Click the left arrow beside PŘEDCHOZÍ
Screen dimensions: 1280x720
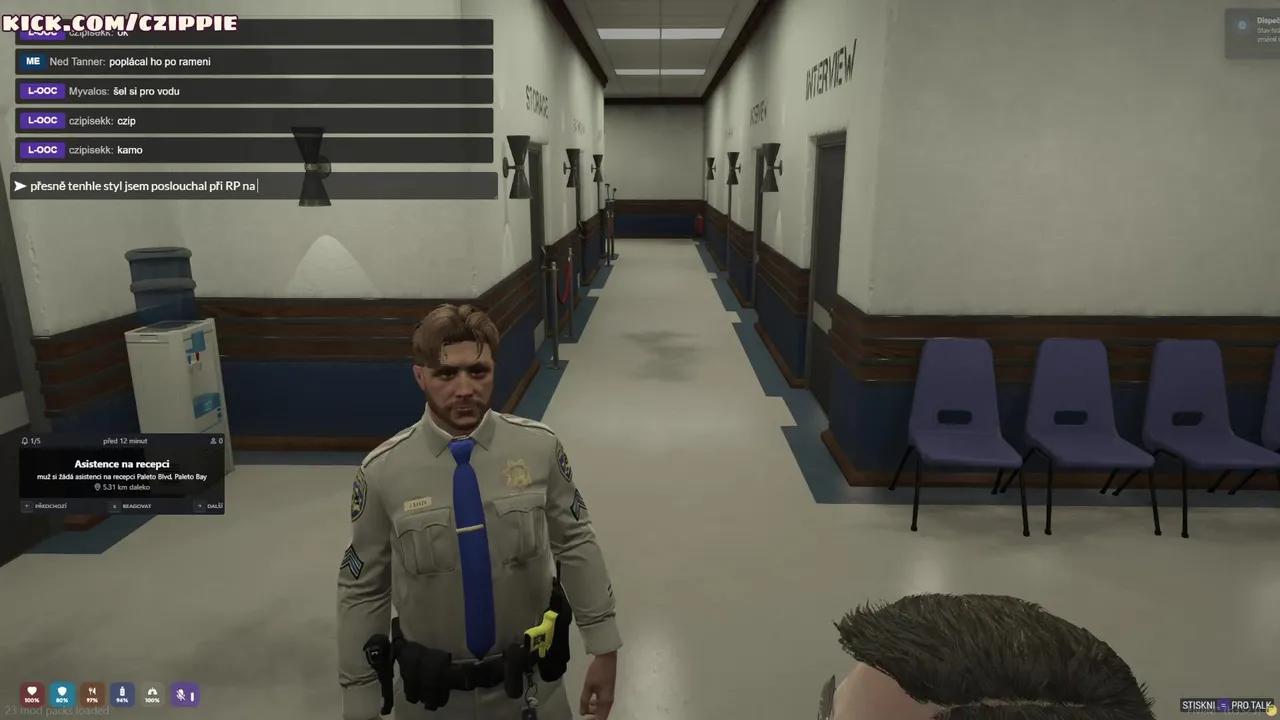point(27,506)
